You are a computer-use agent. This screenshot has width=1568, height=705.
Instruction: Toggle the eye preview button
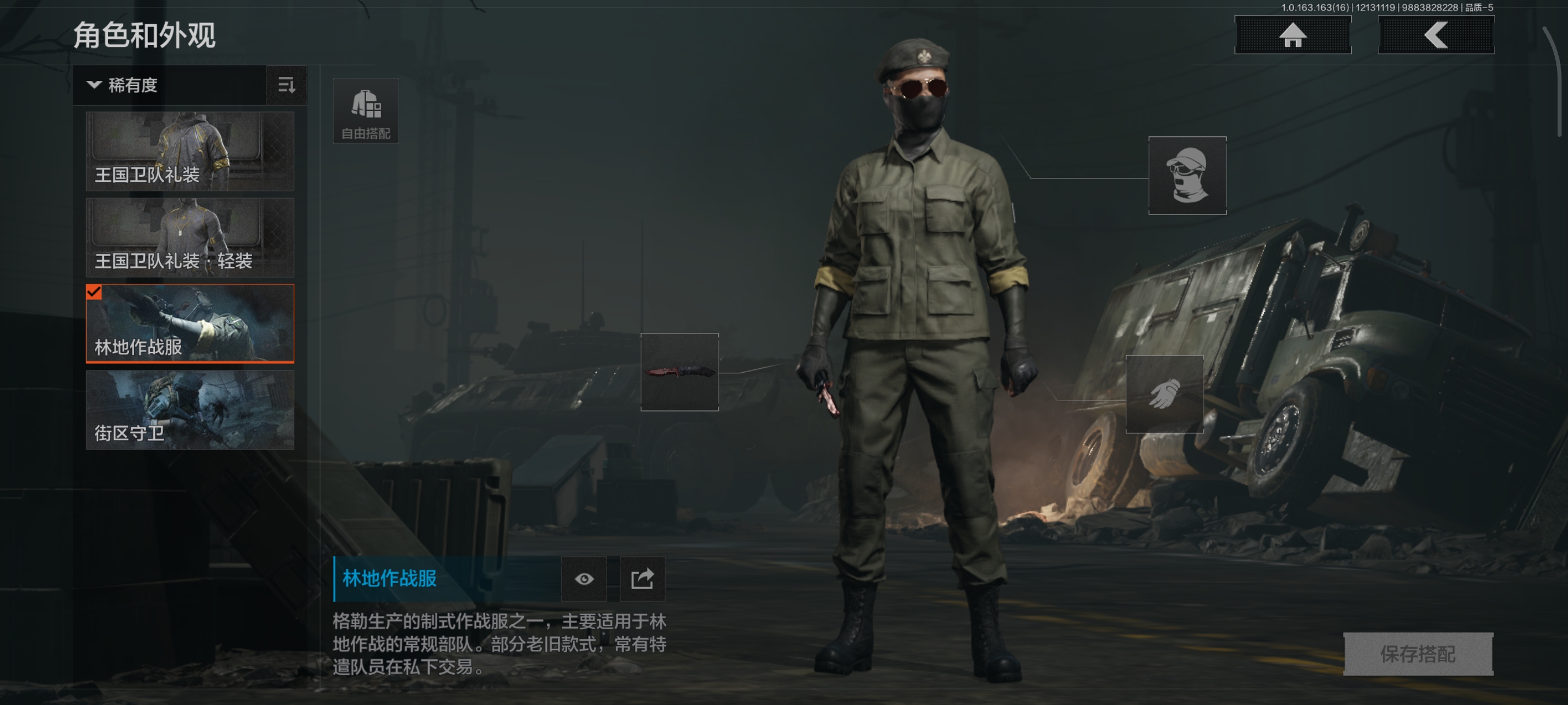pos(584,578)
